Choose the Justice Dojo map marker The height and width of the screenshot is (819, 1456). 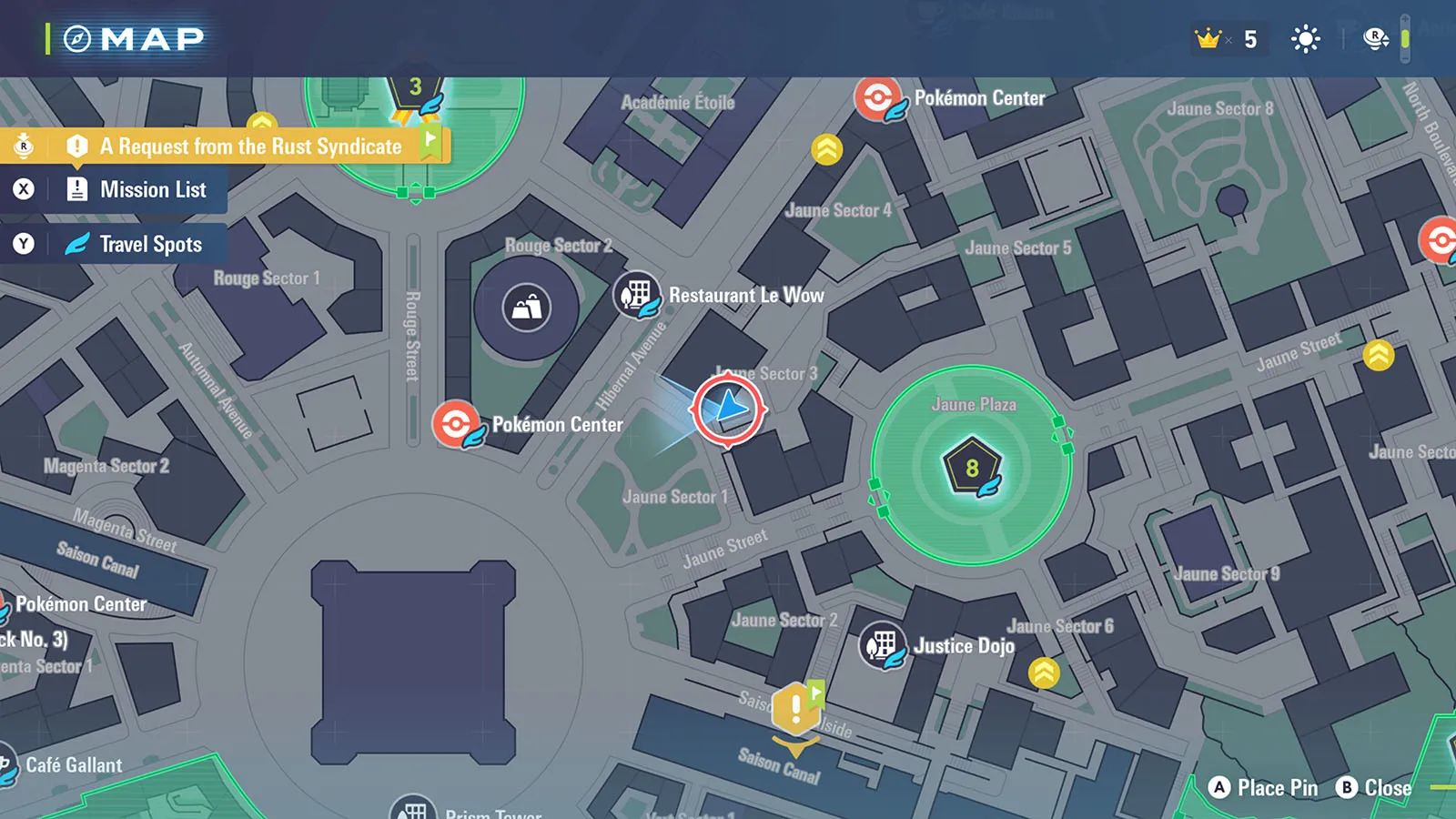click(x=882, y=645)
